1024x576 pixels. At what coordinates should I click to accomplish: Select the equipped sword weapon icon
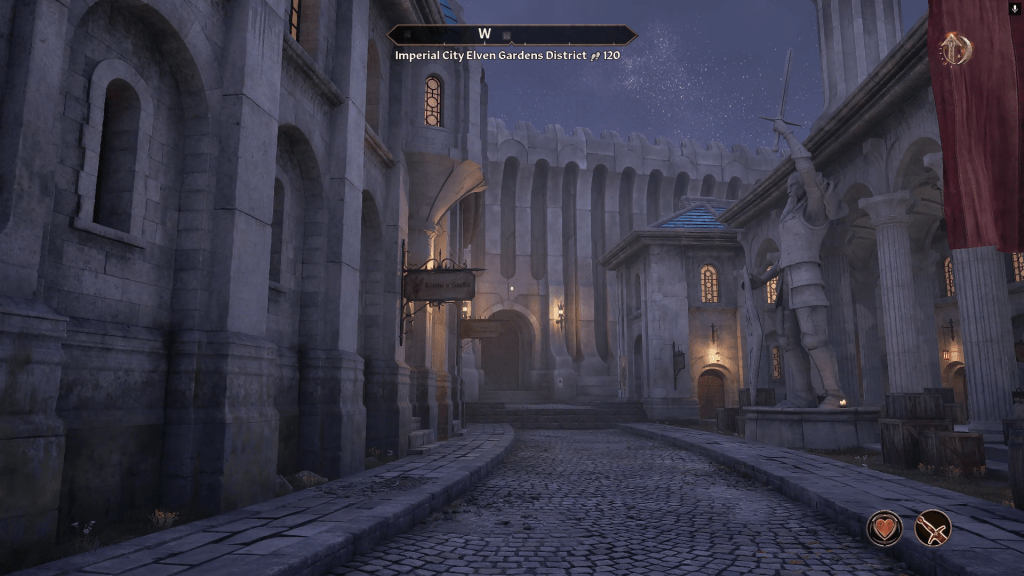(x=933, y=528)
